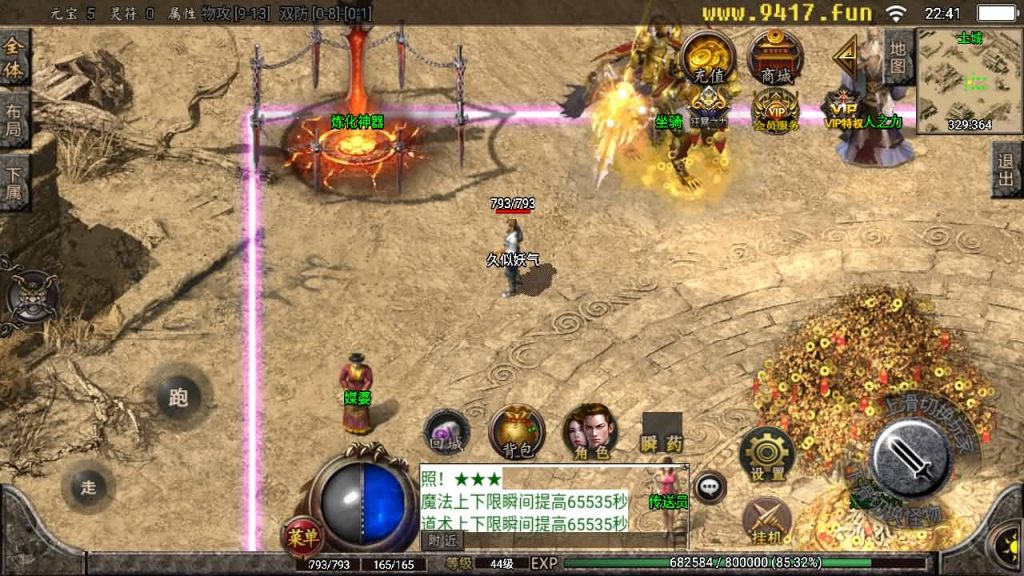The image size is (1024, 576).
Task: Toggle 挂机 auto-battle
Action: [767, 520]
